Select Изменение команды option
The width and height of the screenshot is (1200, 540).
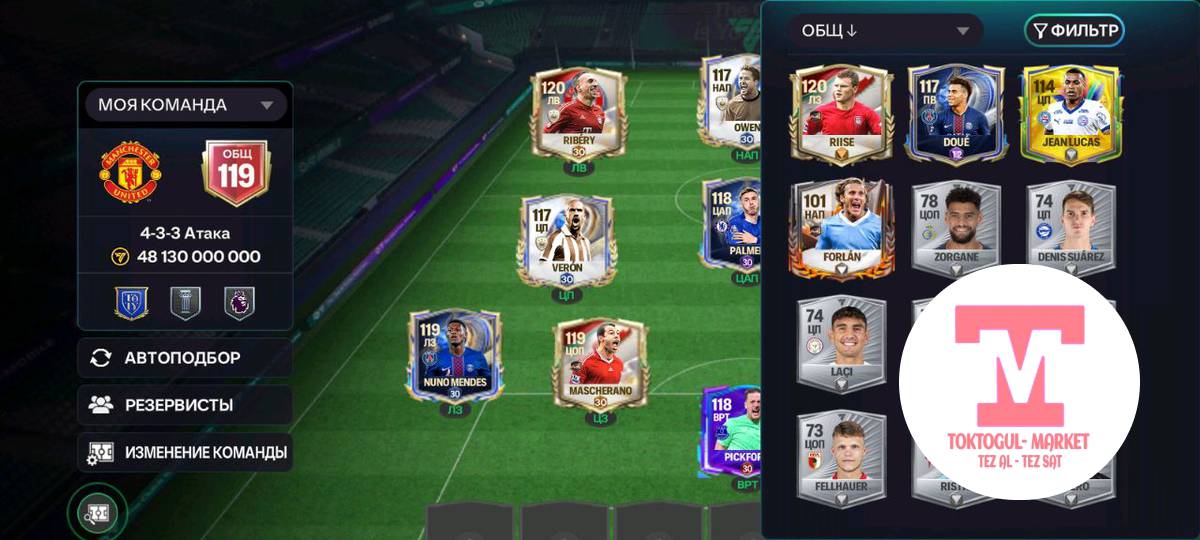pos(185,452)
